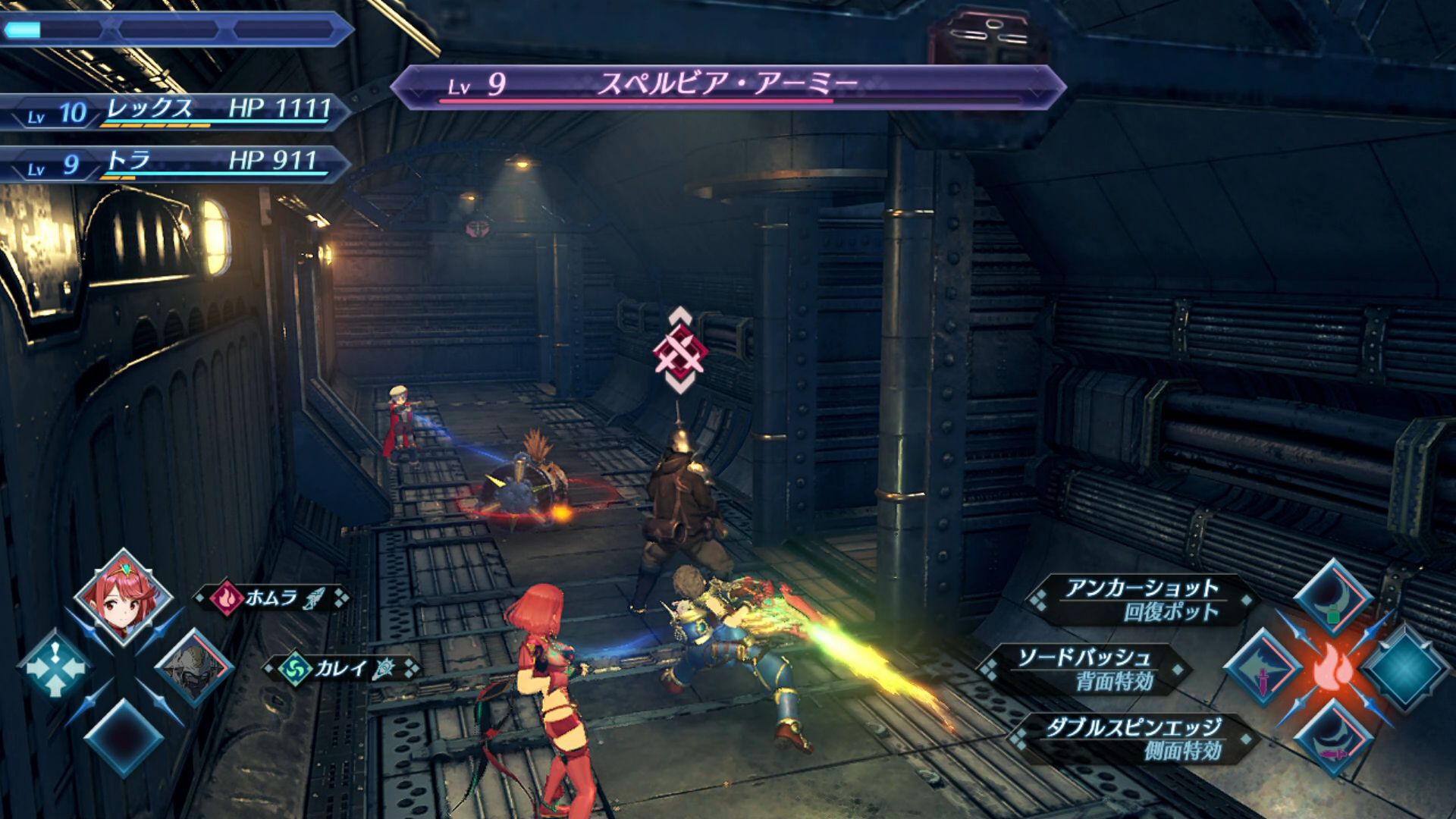The image size is (1456, 819).
Task: Click the アンカーショット art label
Action: point(1141,599)
